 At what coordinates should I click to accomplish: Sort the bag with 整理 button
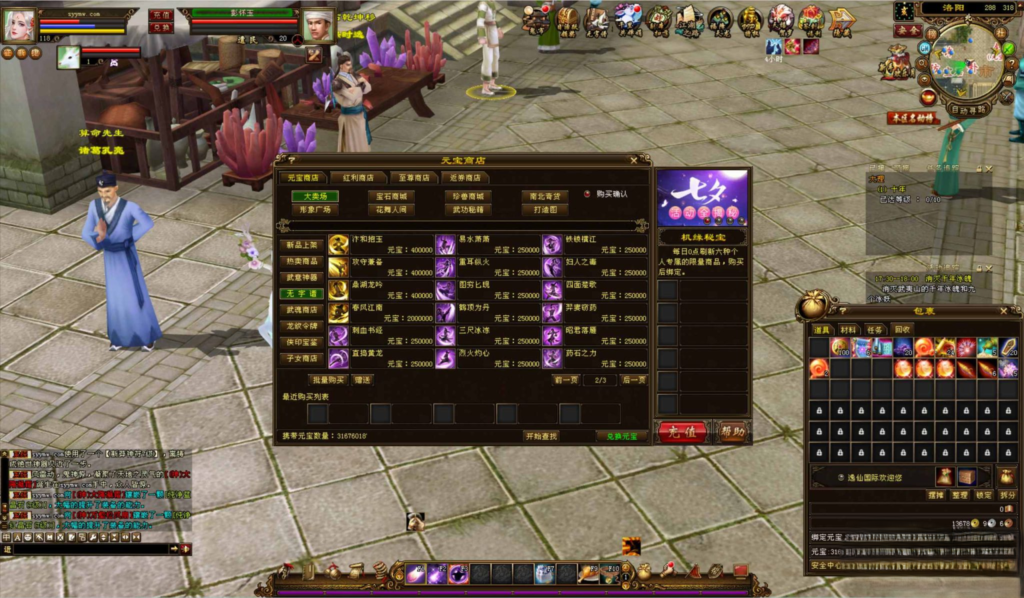click(959, 495)
